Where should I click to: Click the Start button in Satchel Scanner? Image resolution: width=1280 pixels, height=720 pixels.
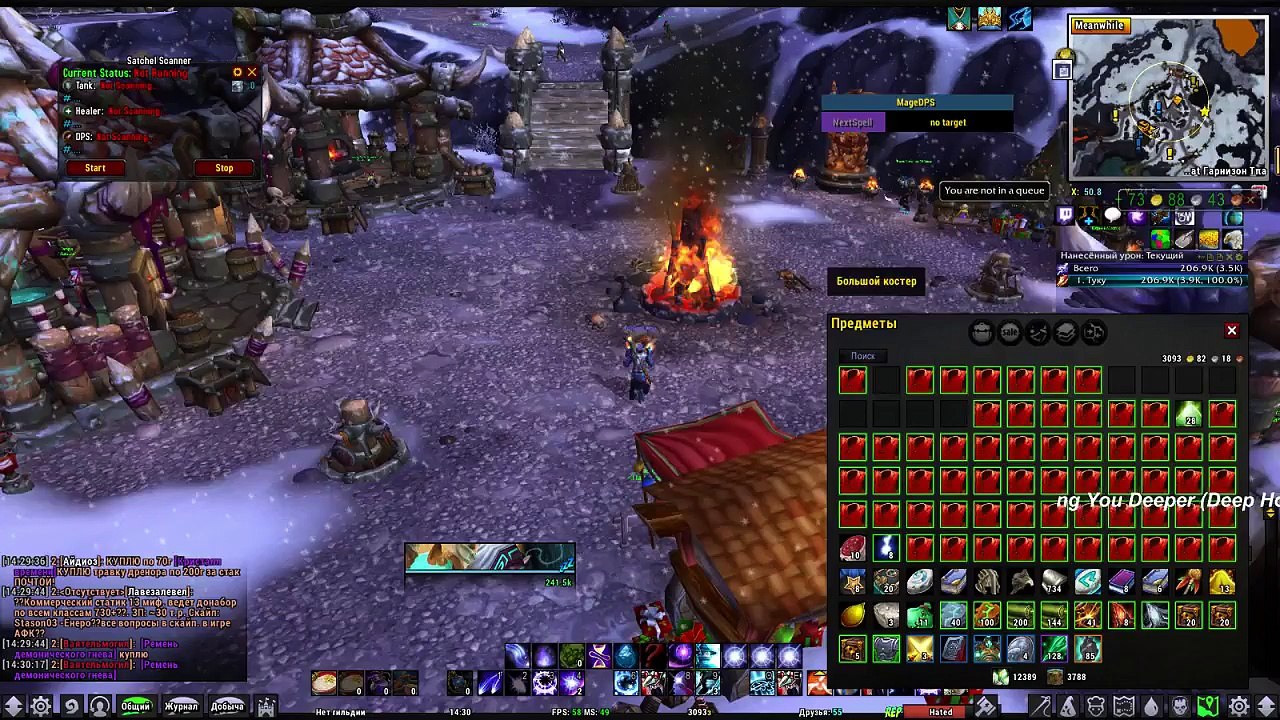95,168
